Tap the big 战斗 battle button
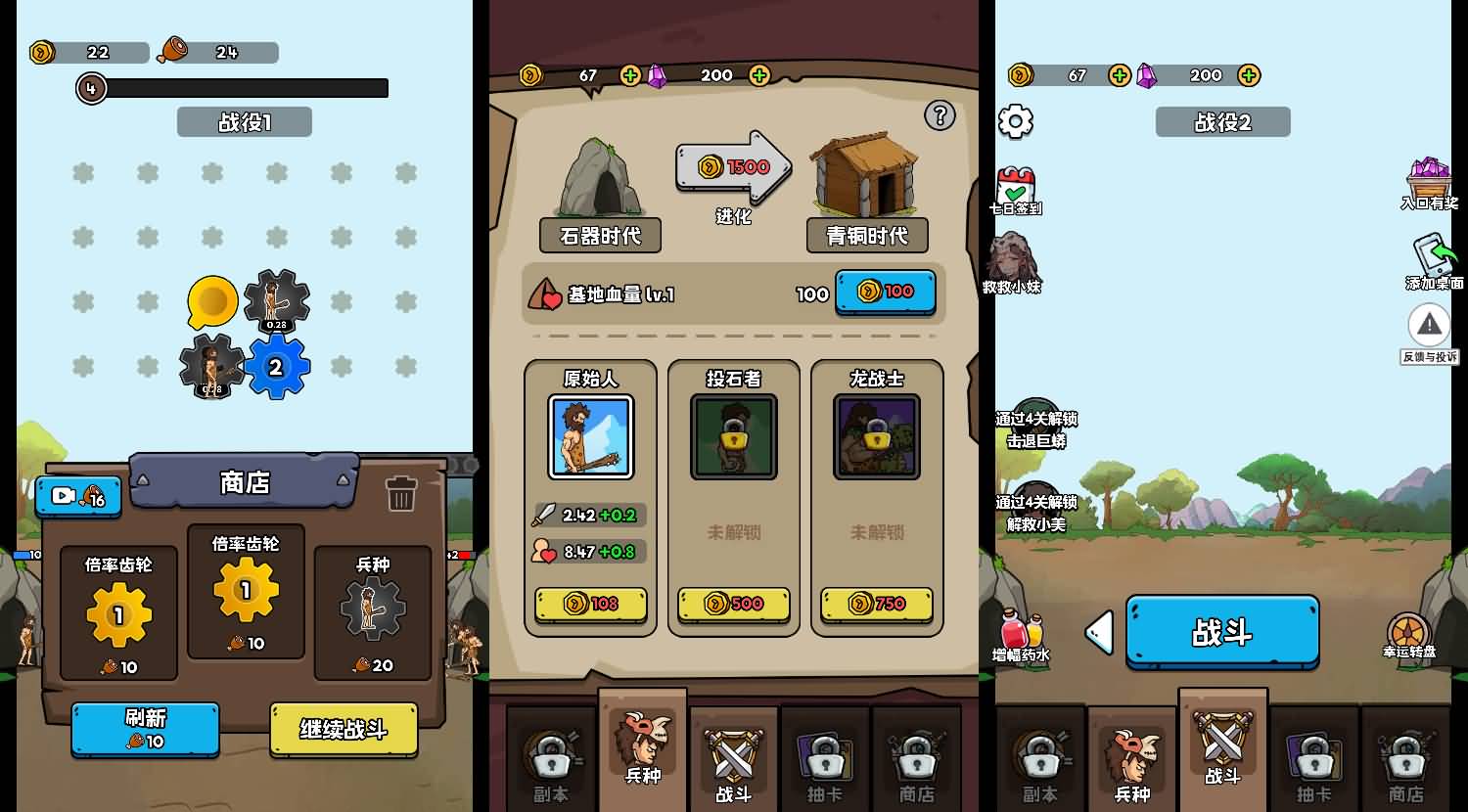The image size is (1468, 812). pos(1221,633)
